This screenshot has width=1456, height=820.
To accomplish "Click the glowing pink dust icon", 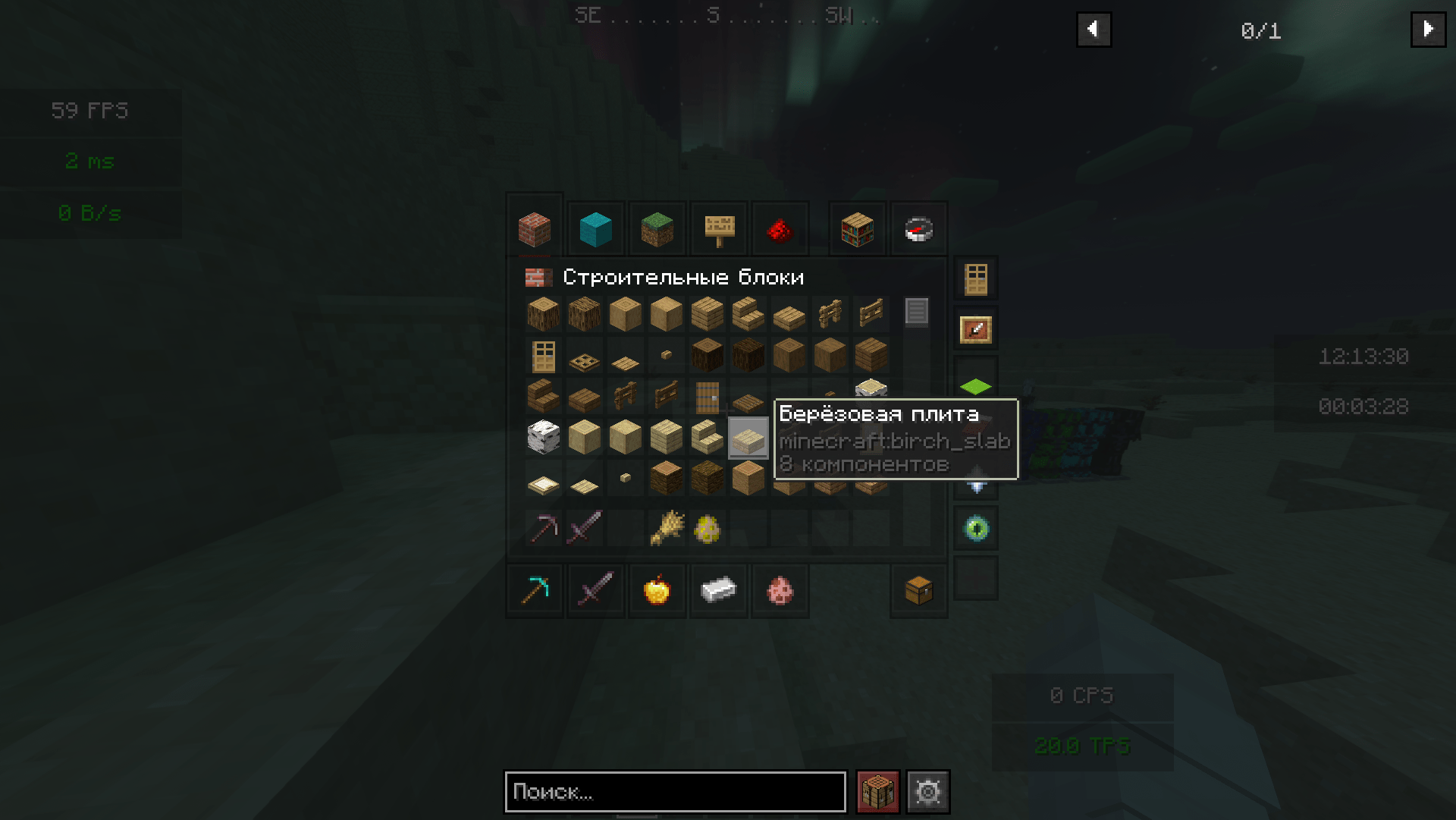I will point(780,591).
